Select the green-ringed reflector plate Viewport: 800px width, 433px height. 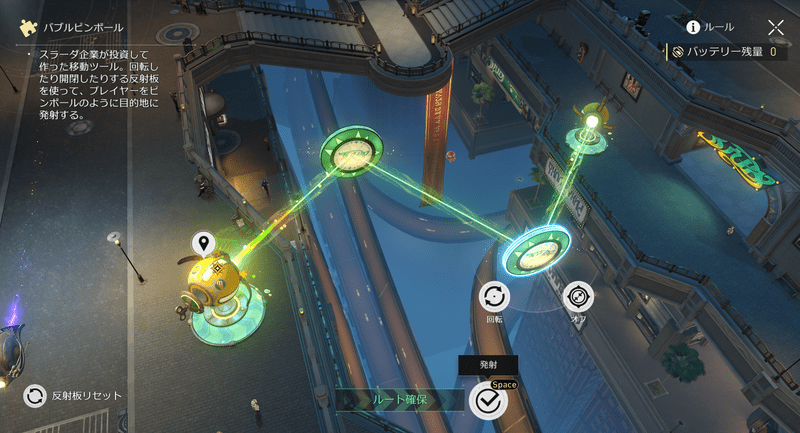(353, 153)
